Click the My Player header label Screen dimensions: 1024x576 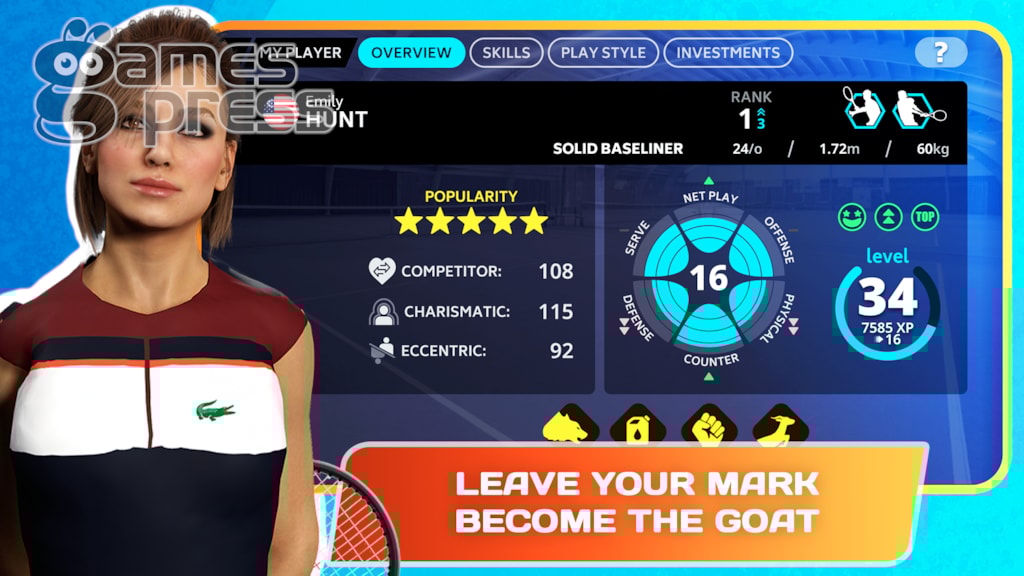point(300,53)
